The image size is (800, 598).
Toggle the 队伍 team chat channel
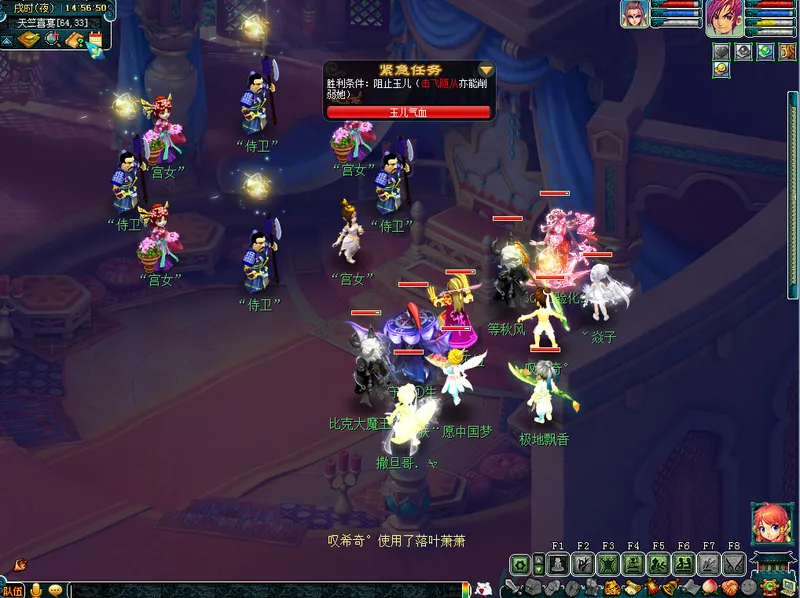point(12,591)
